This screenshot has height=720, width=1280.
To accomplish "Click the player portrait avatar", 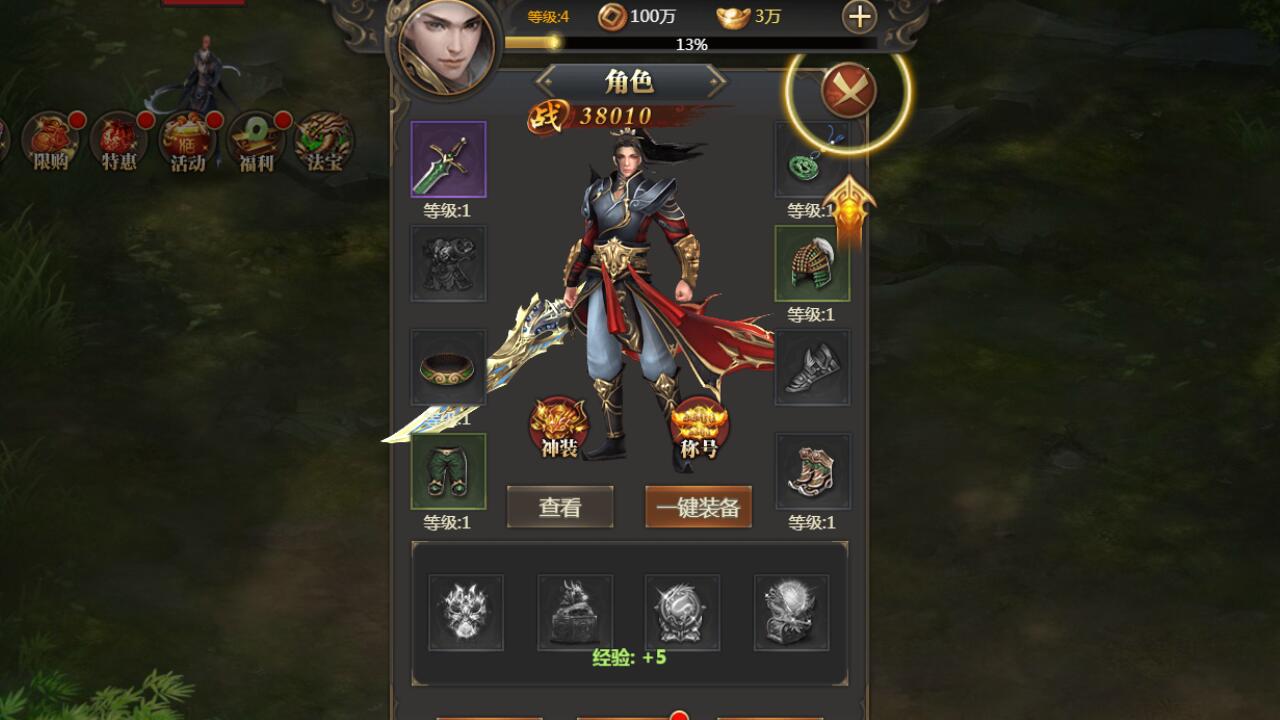I will (445, 47).
